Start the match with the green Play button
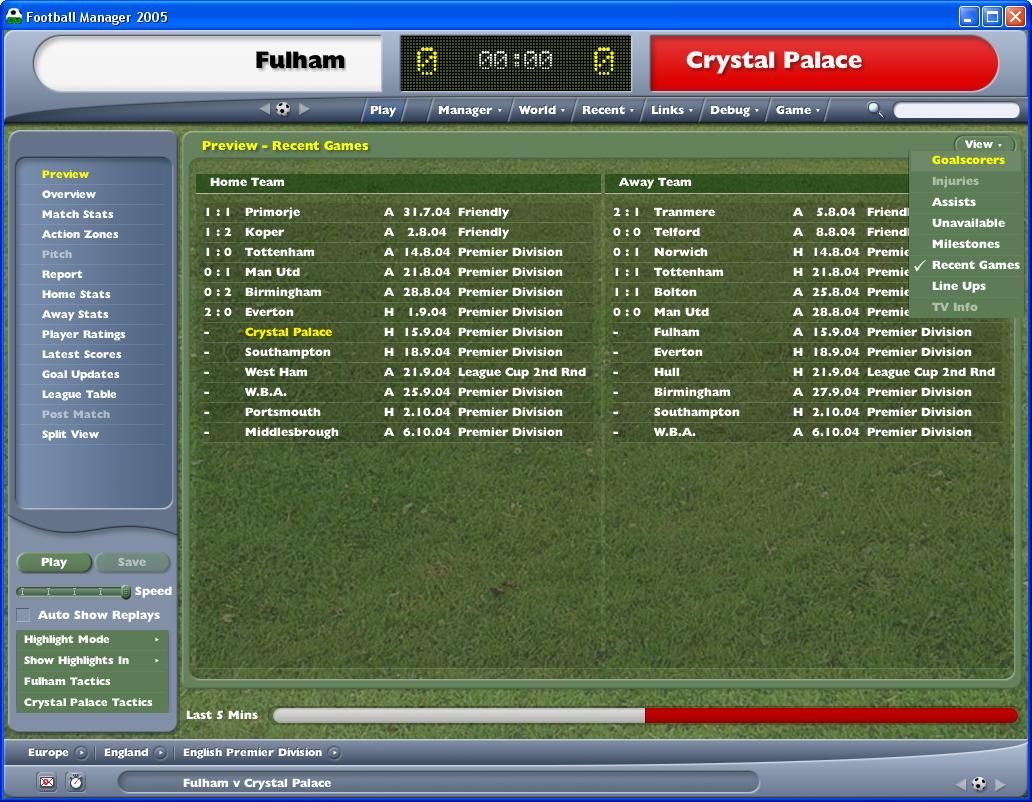This screenshot has height=802, width=1032. (x=54, y=562)
